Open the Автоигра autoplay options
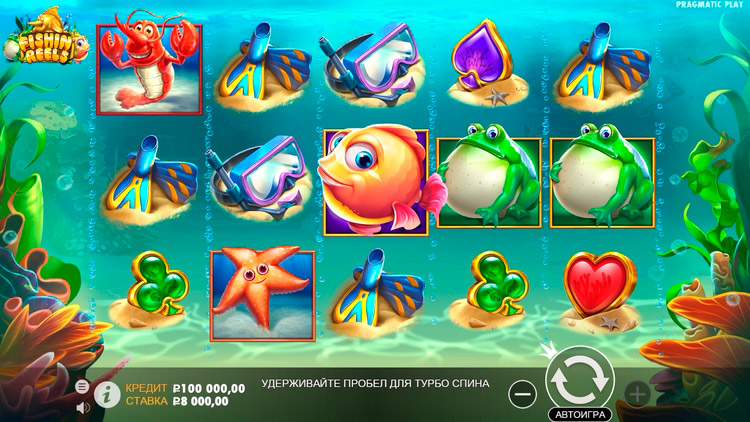Image resolution: width=750 pixels, height=422 pixels. (578, 413)
